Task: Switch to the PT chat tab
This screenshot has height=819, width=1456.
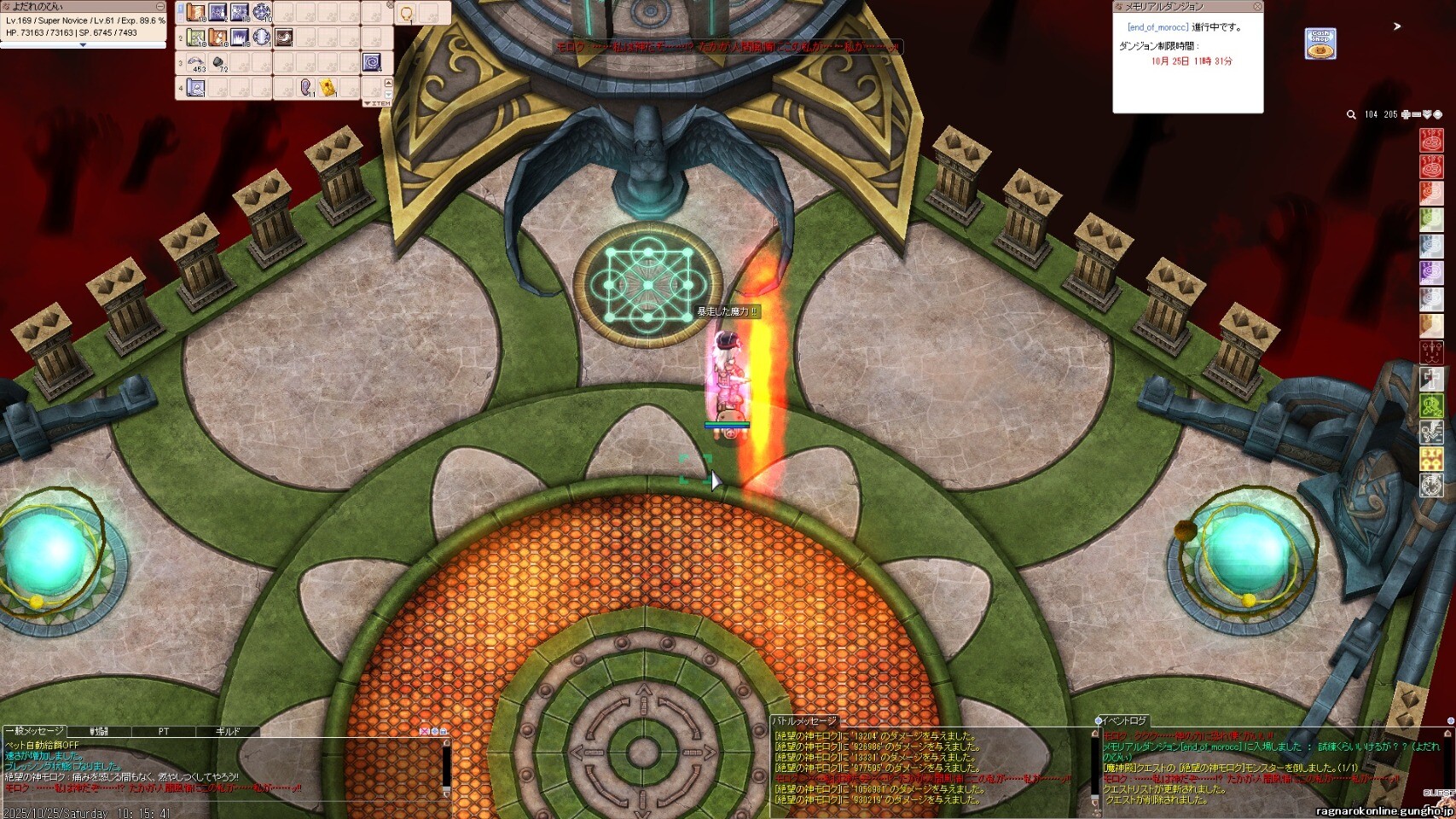Action: tap(164, 731)
